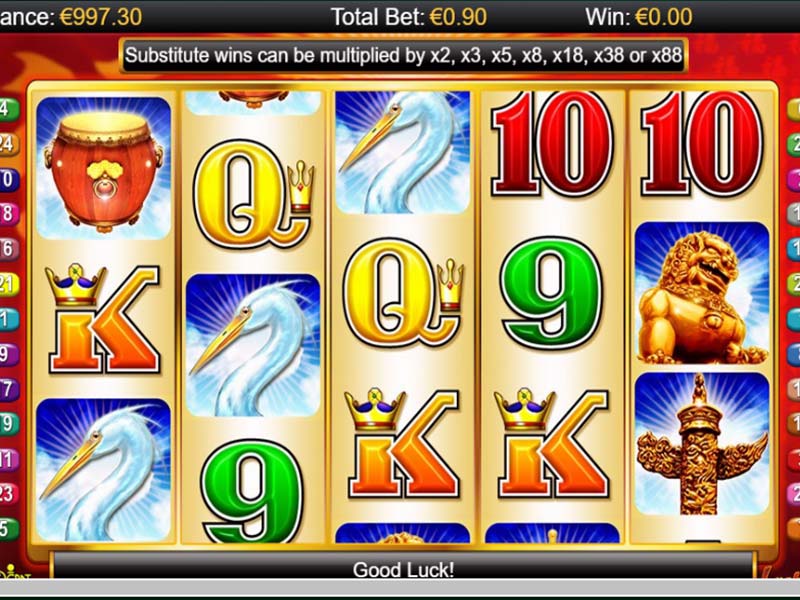Image resolution: width=800 pixels, height=600 pixels.
Task: Highlight the orange payline 24 marker
Action: tap(6, 145)
